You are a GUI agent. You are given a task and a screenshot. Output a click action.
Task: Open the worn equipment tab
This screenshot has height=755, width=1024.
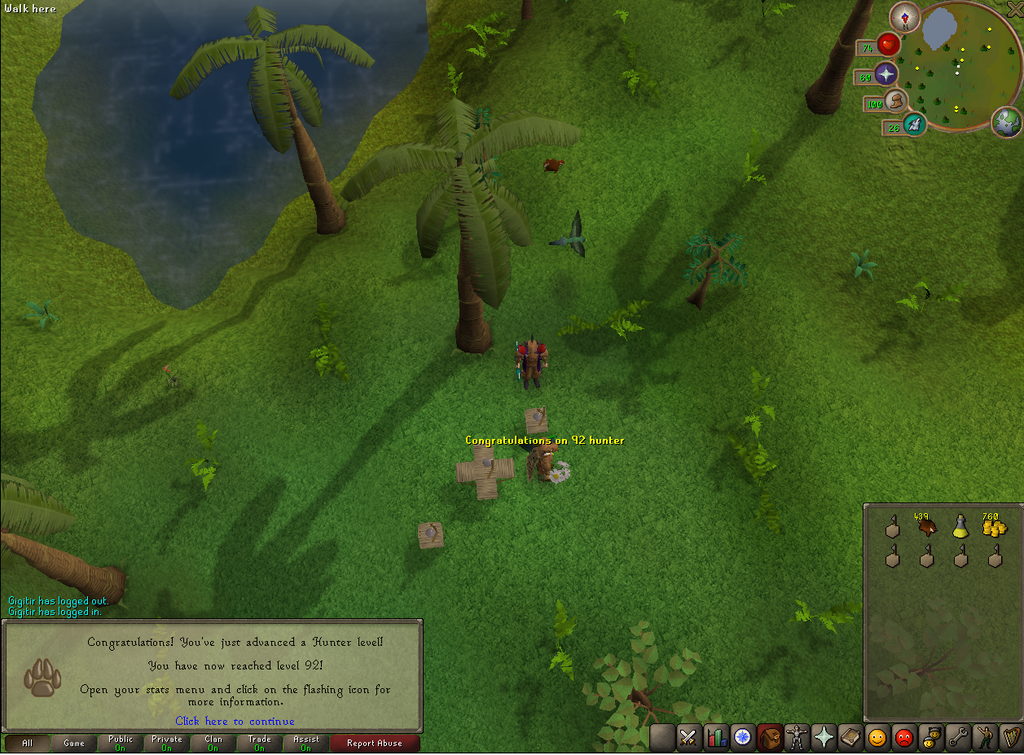796,739
